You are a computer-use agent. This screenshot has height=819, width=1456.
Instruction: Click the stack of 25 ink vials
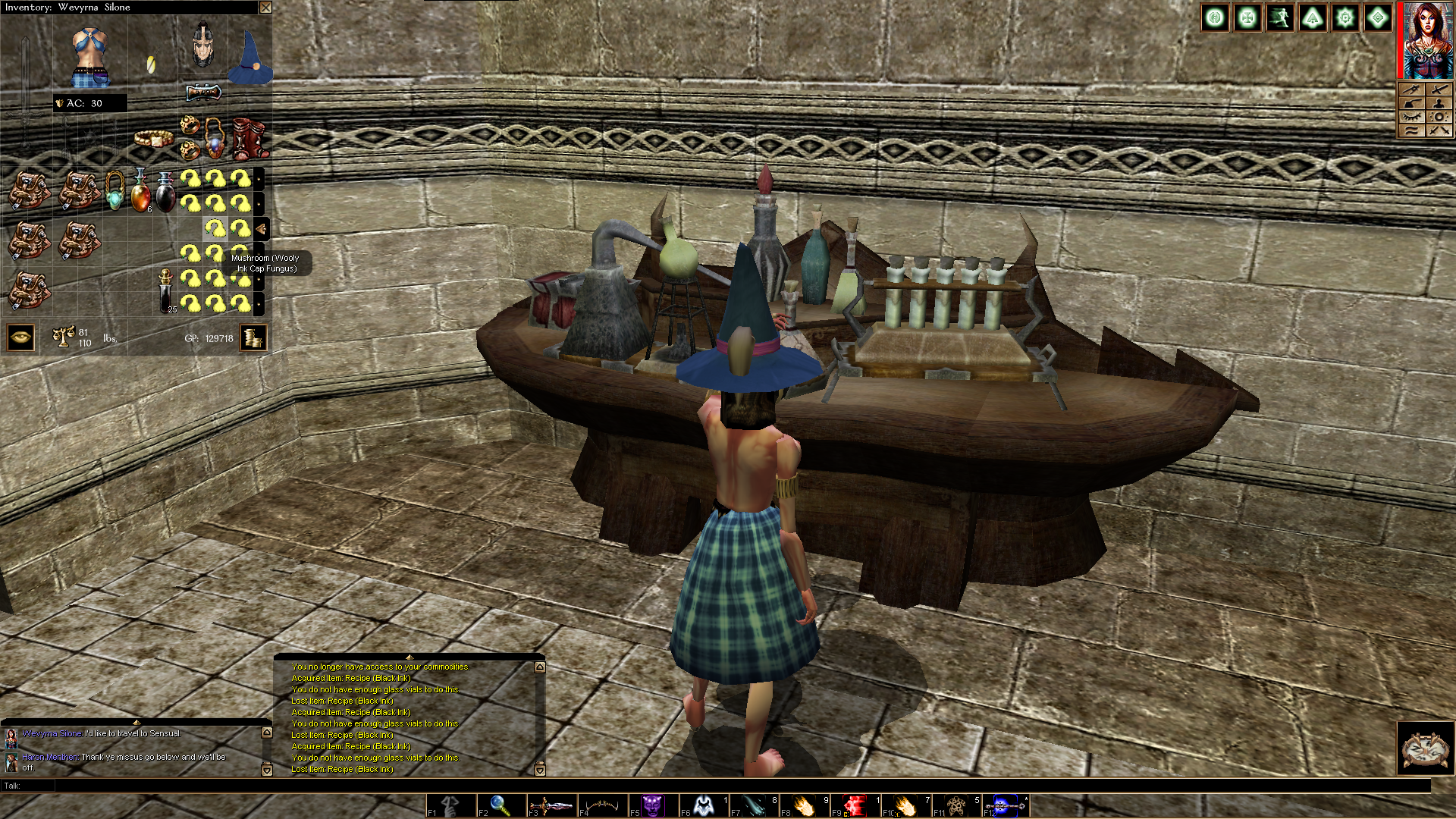[x=166, y=290]
